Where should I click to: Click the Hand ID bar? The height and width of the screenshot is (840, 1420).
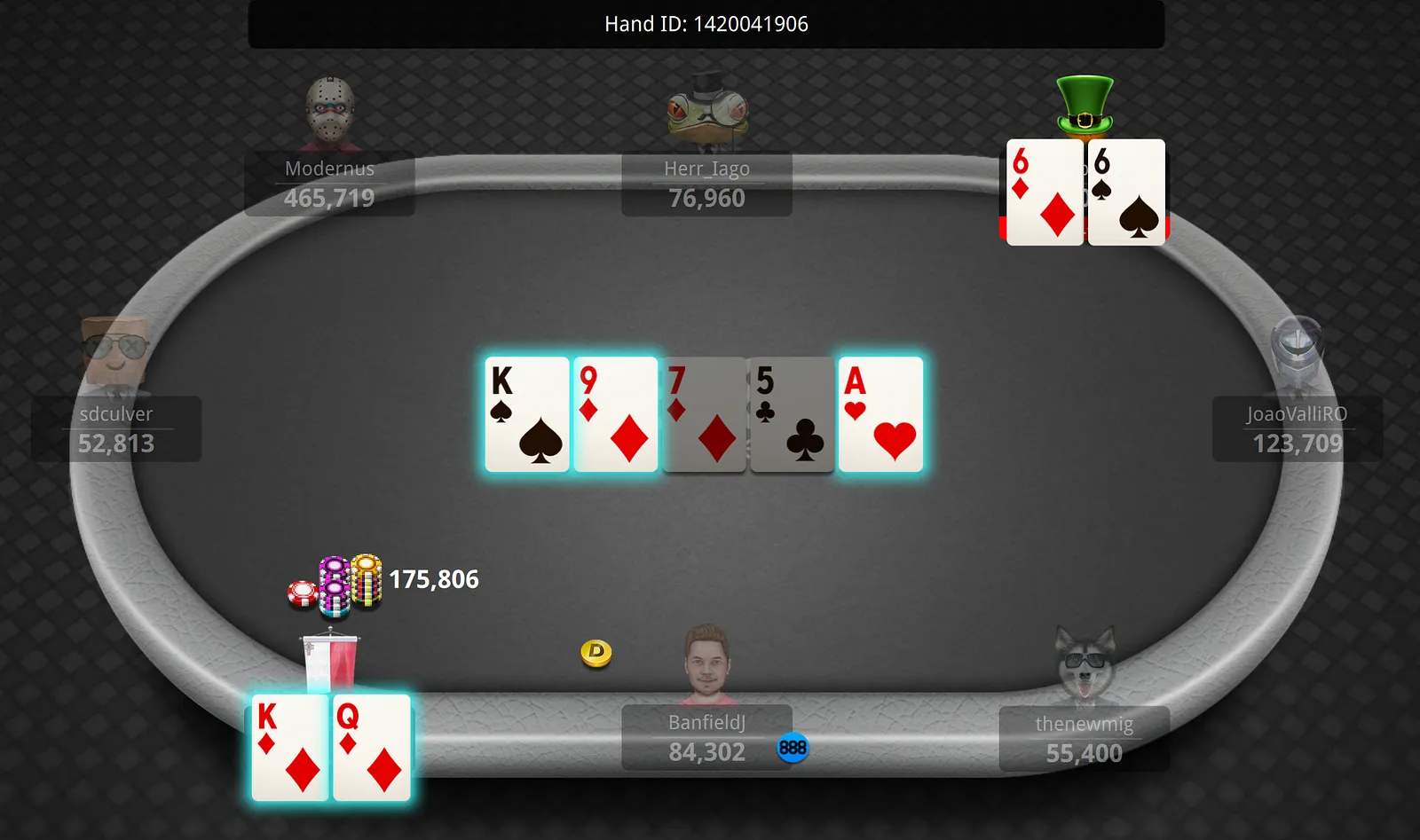click(706, 24)
